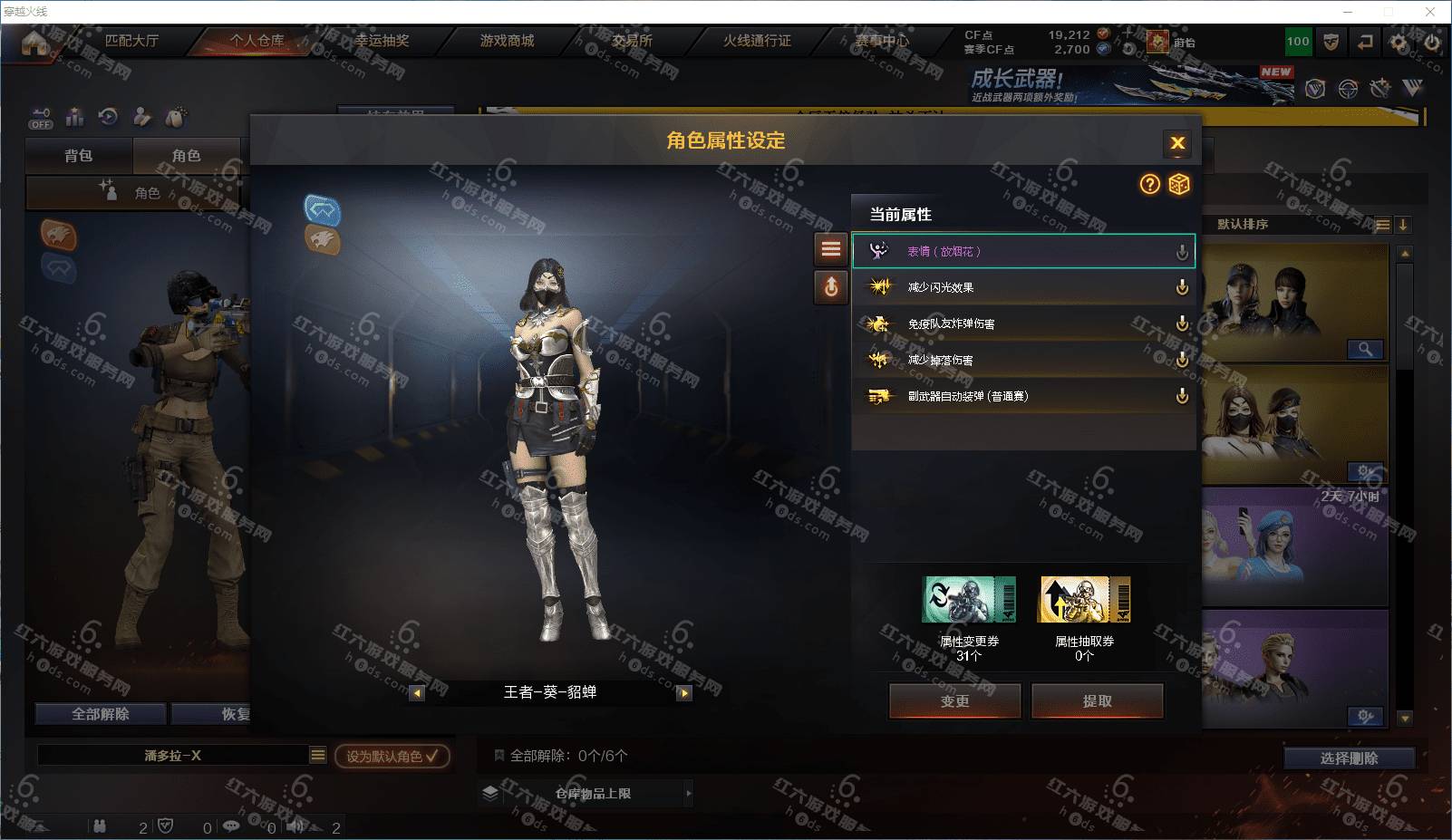Viewport: 1452px width, 840px height.
Task: Close the game window
Action: coord(1430,12)
